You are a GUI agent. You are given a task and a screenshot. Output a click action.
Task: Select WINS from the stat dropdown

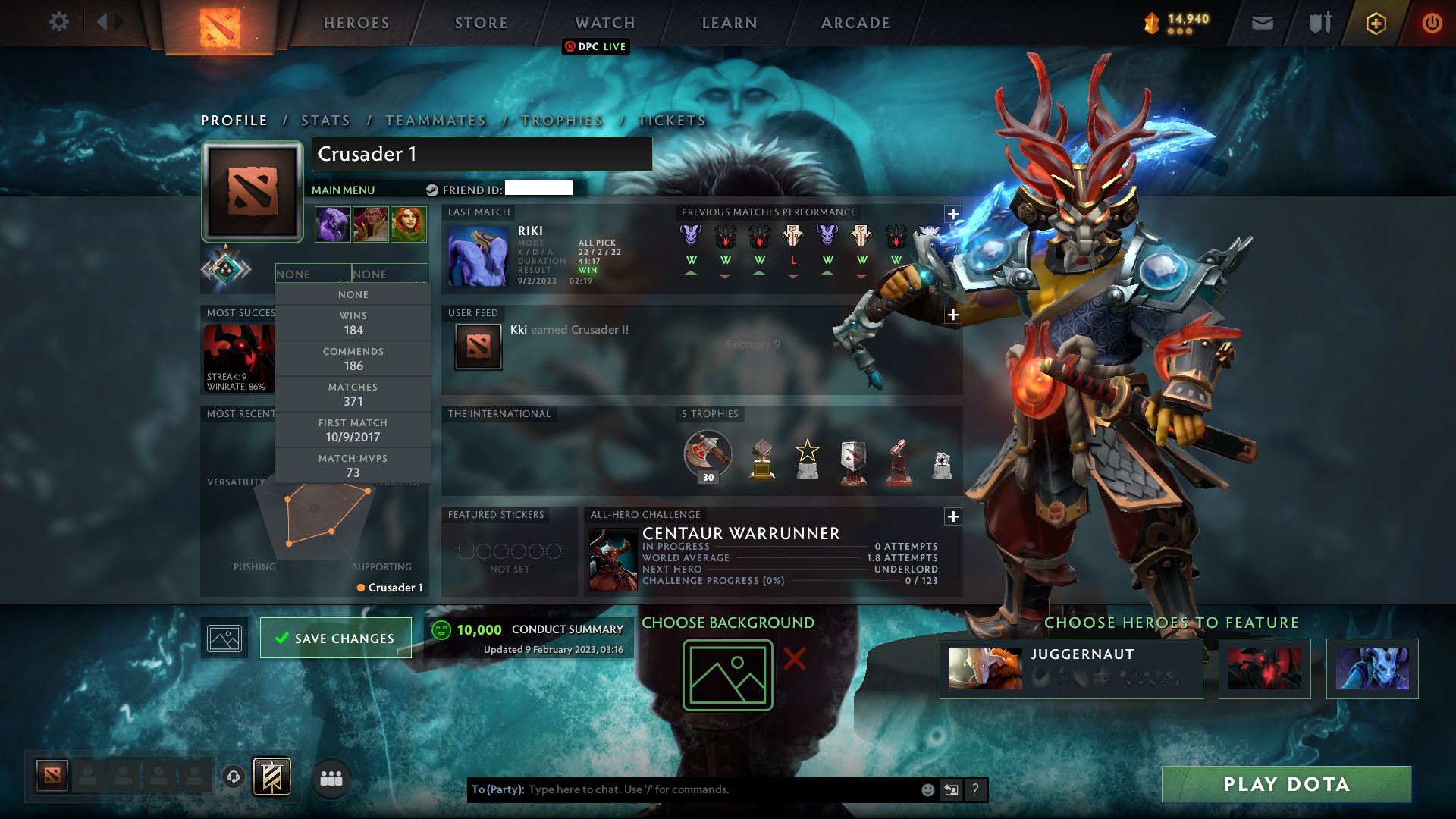353,323
